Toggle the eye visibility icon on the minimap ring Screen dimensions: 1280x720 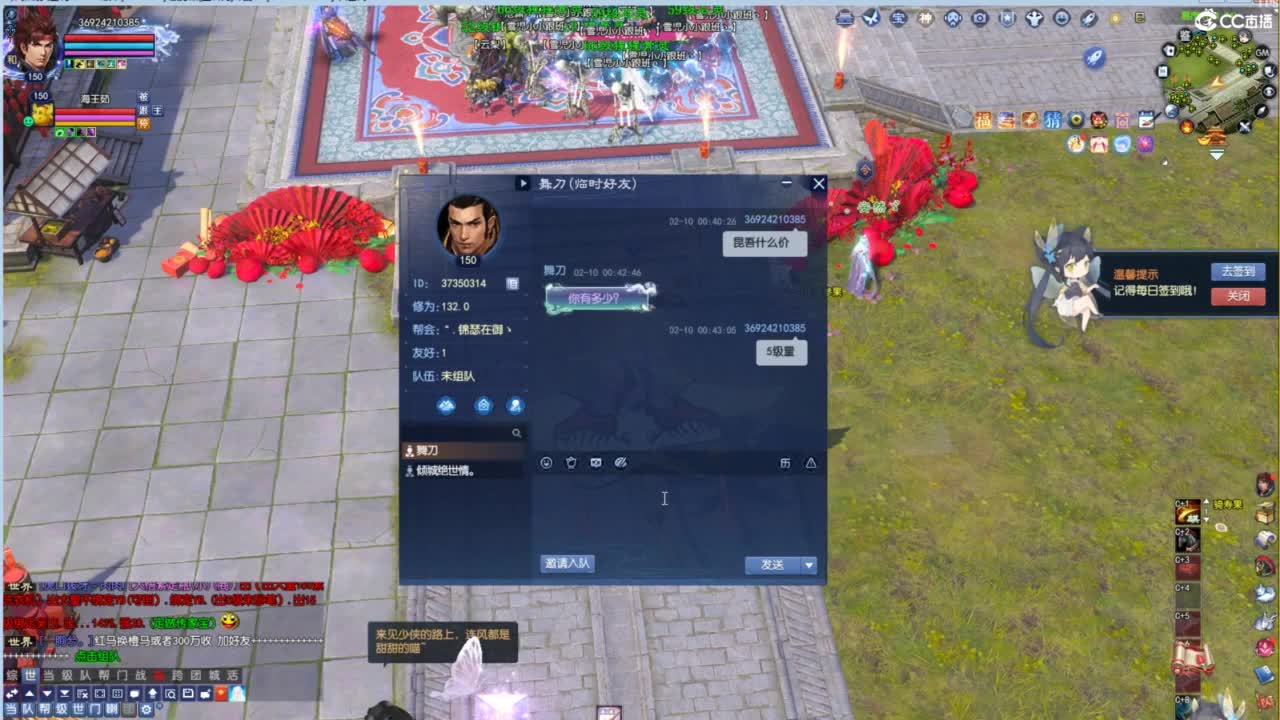(1267, 91)
